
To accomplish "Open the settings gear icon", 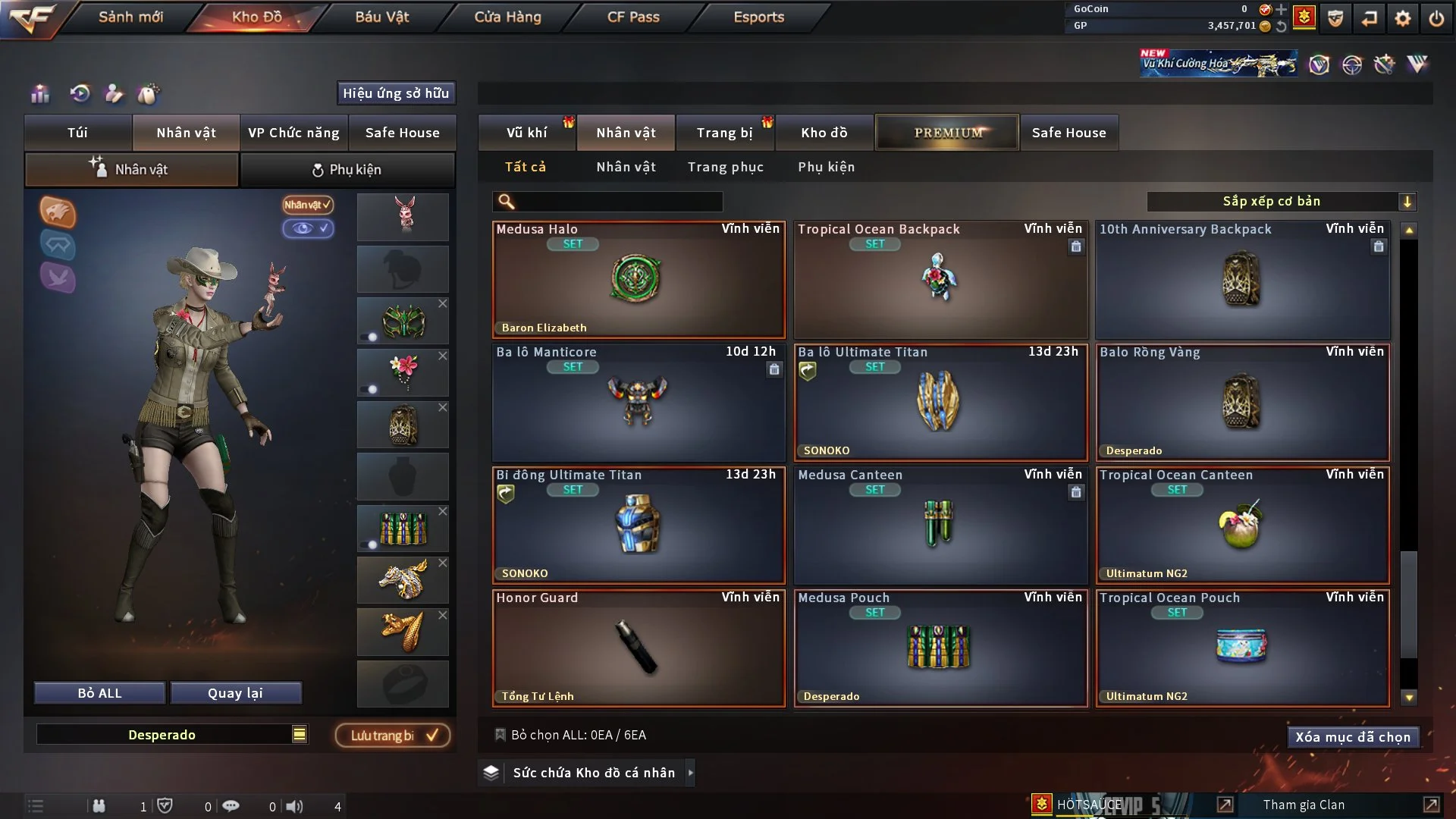I will click(1403, 18).
